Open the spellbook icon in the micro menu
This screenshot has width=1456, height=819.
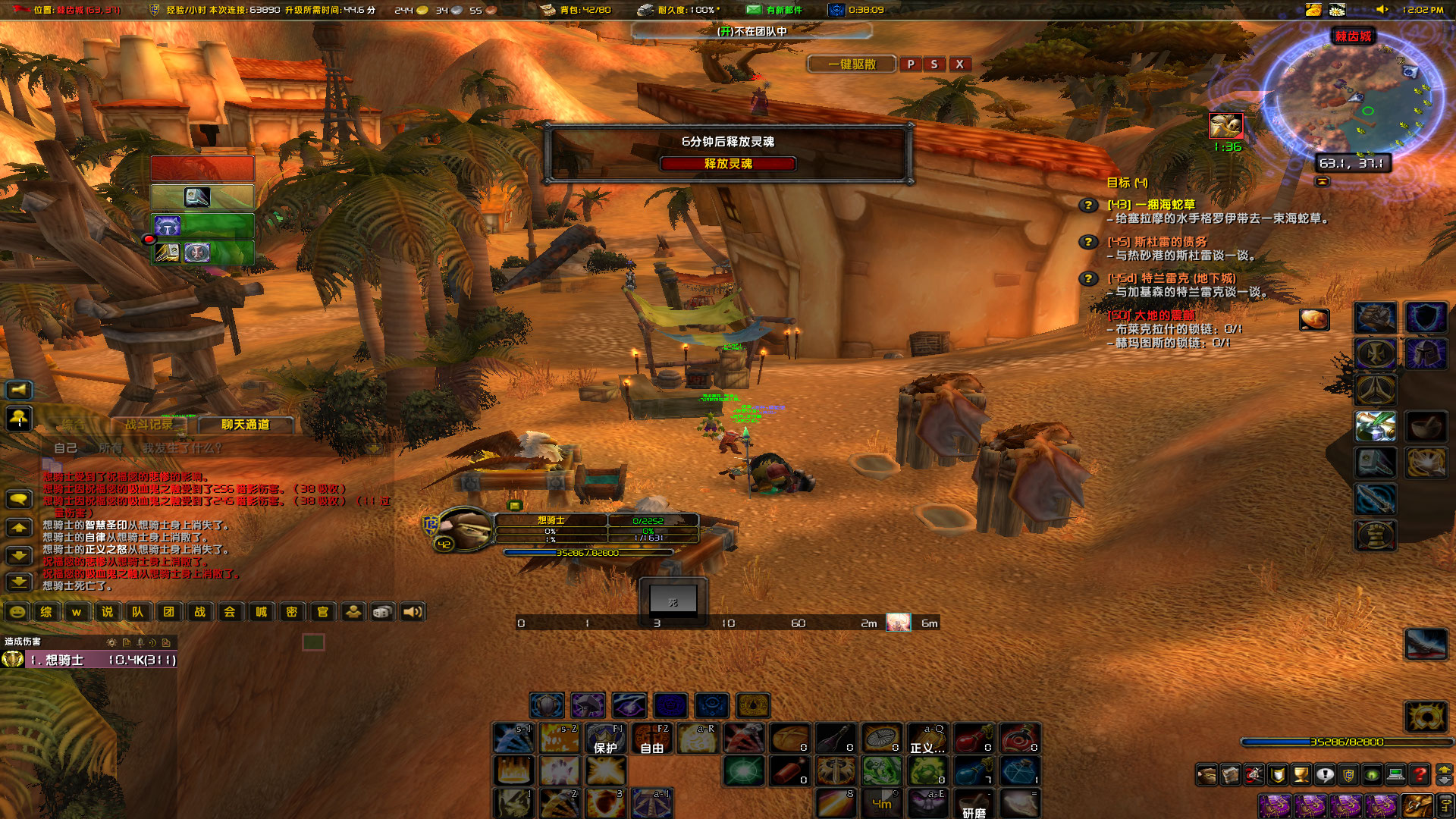[1232, 774]
